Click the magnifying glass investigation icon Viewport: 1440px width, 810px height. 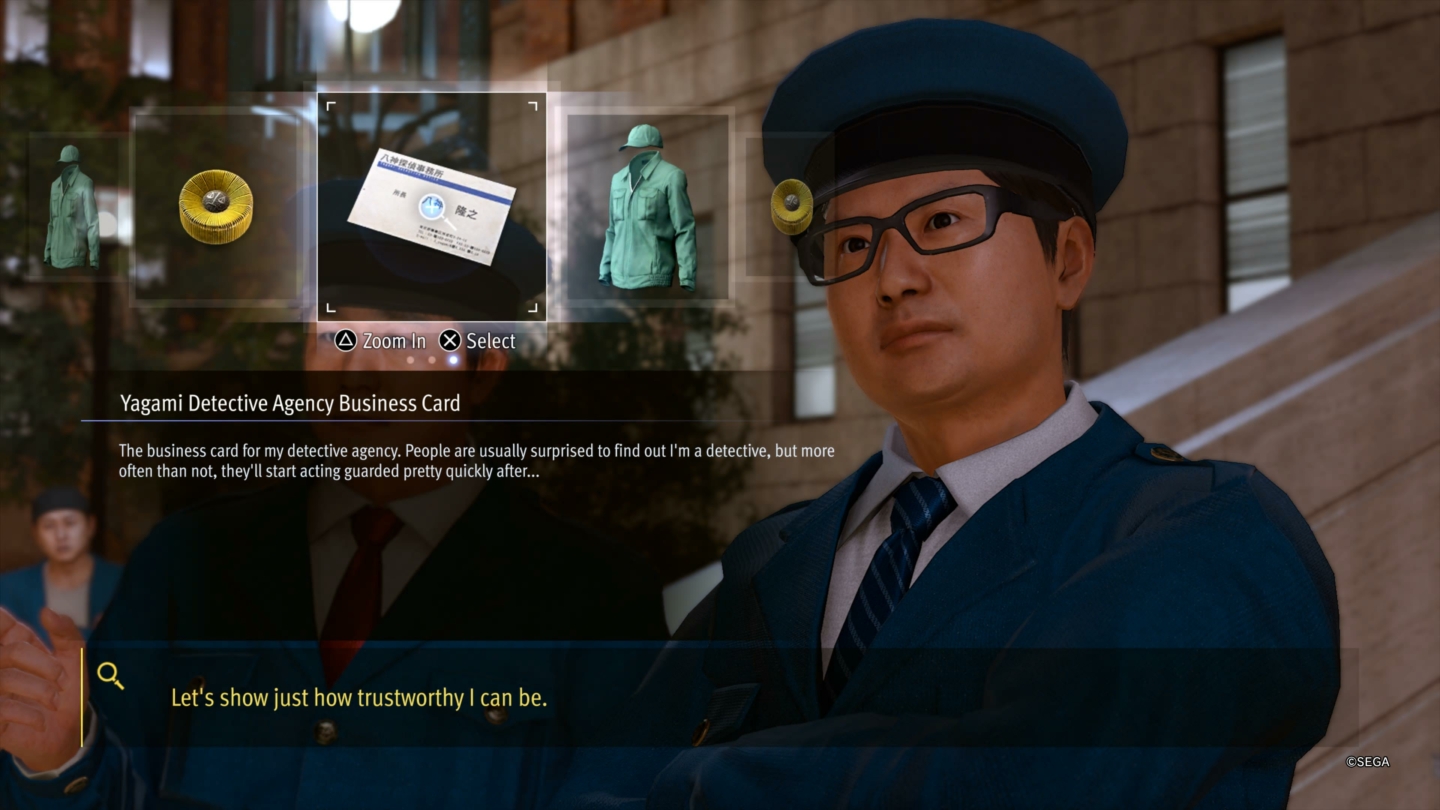tap(110, 676)
